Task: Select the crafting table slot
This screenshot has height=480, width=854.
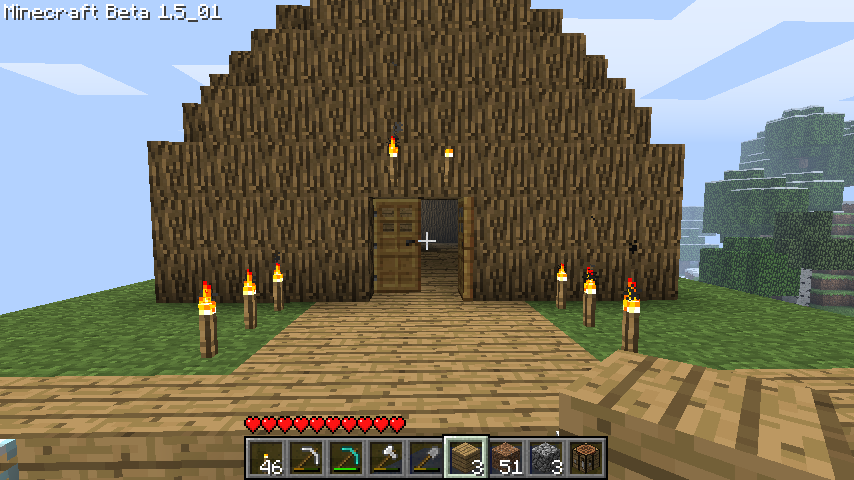Action: point(586,458)
